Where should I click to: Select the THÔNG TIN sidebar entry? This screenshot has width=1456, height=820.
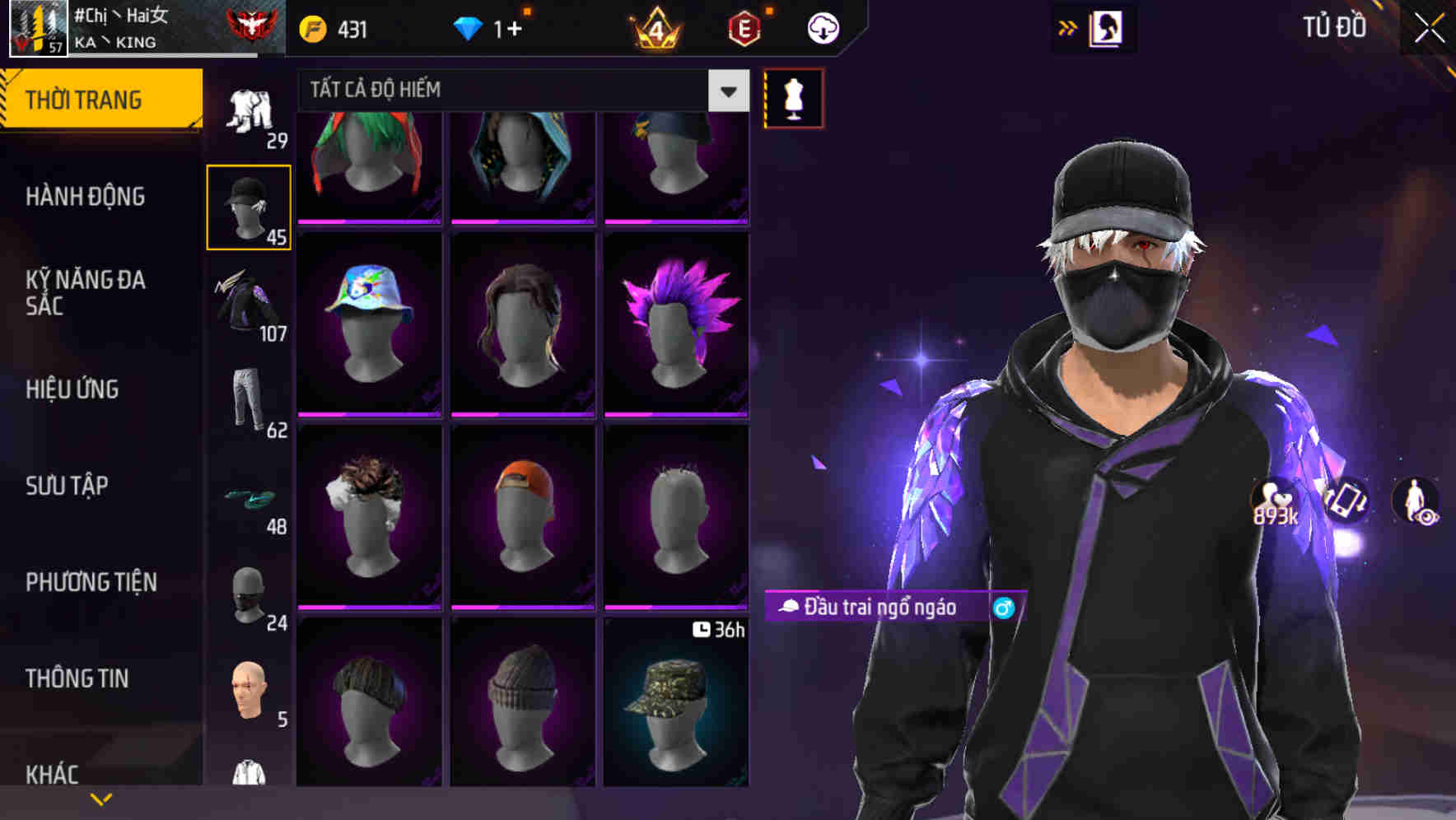point(78,678)
